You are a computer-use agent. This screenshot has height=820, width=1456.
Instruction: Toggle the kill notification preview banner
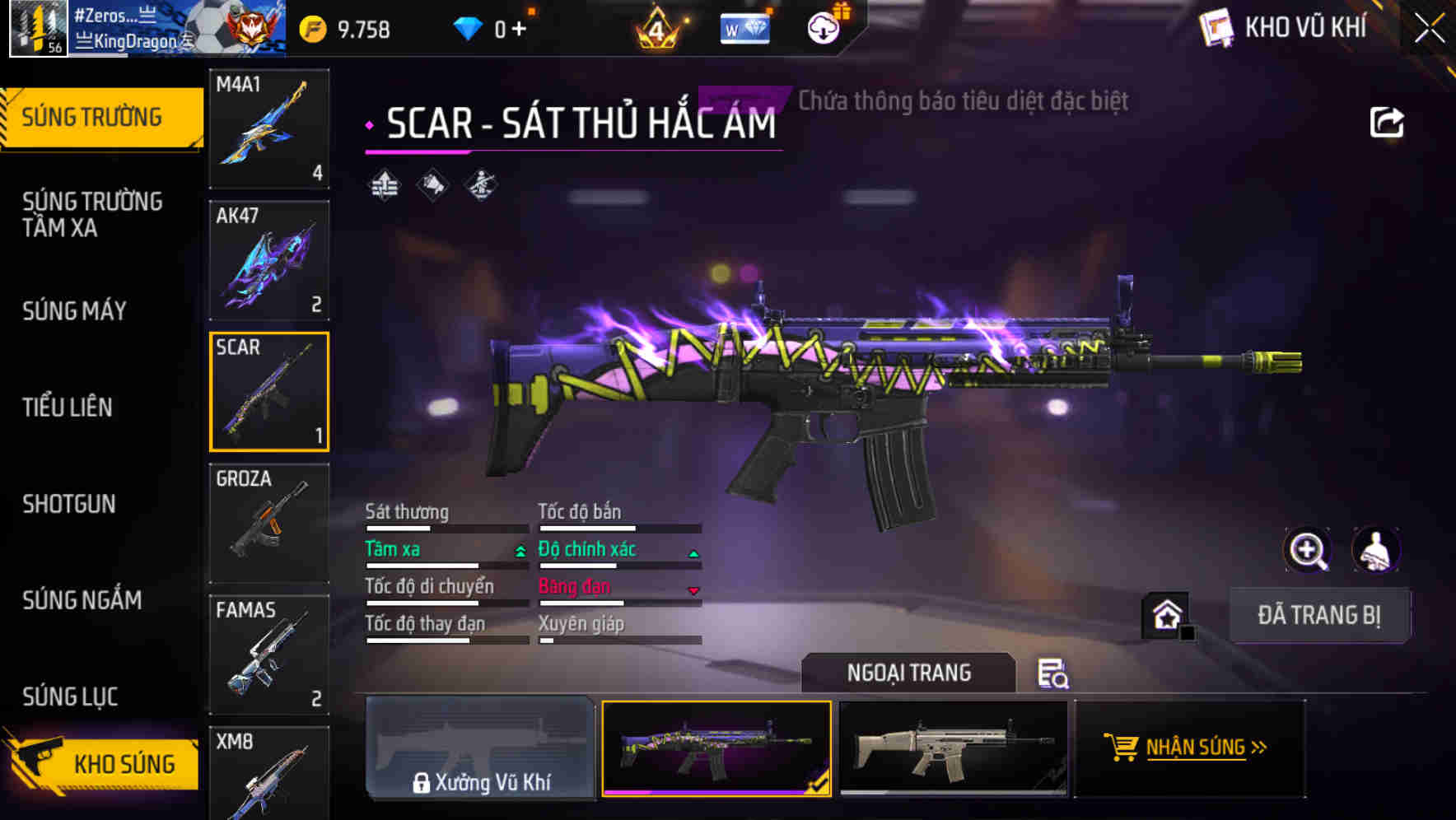tap(962, 102)
